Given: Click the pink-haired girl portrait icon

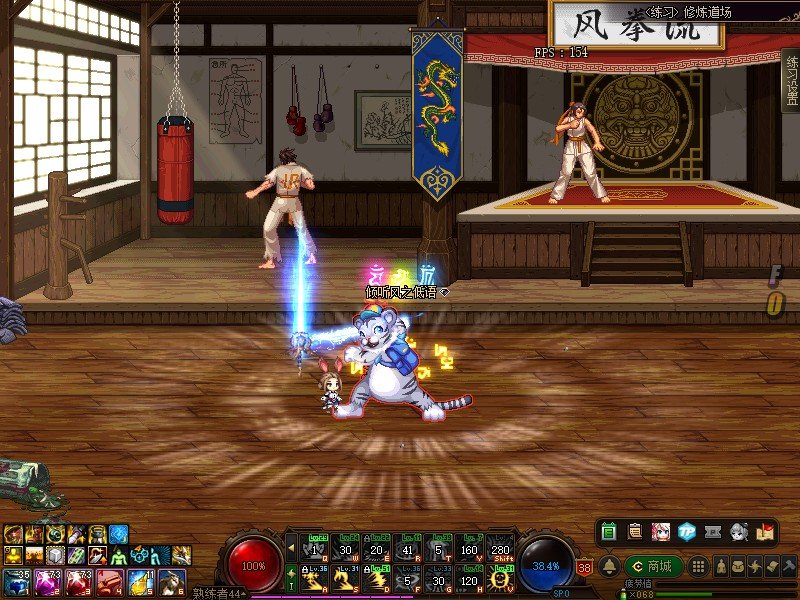Looking at the screenshot, I should point(660,532).
